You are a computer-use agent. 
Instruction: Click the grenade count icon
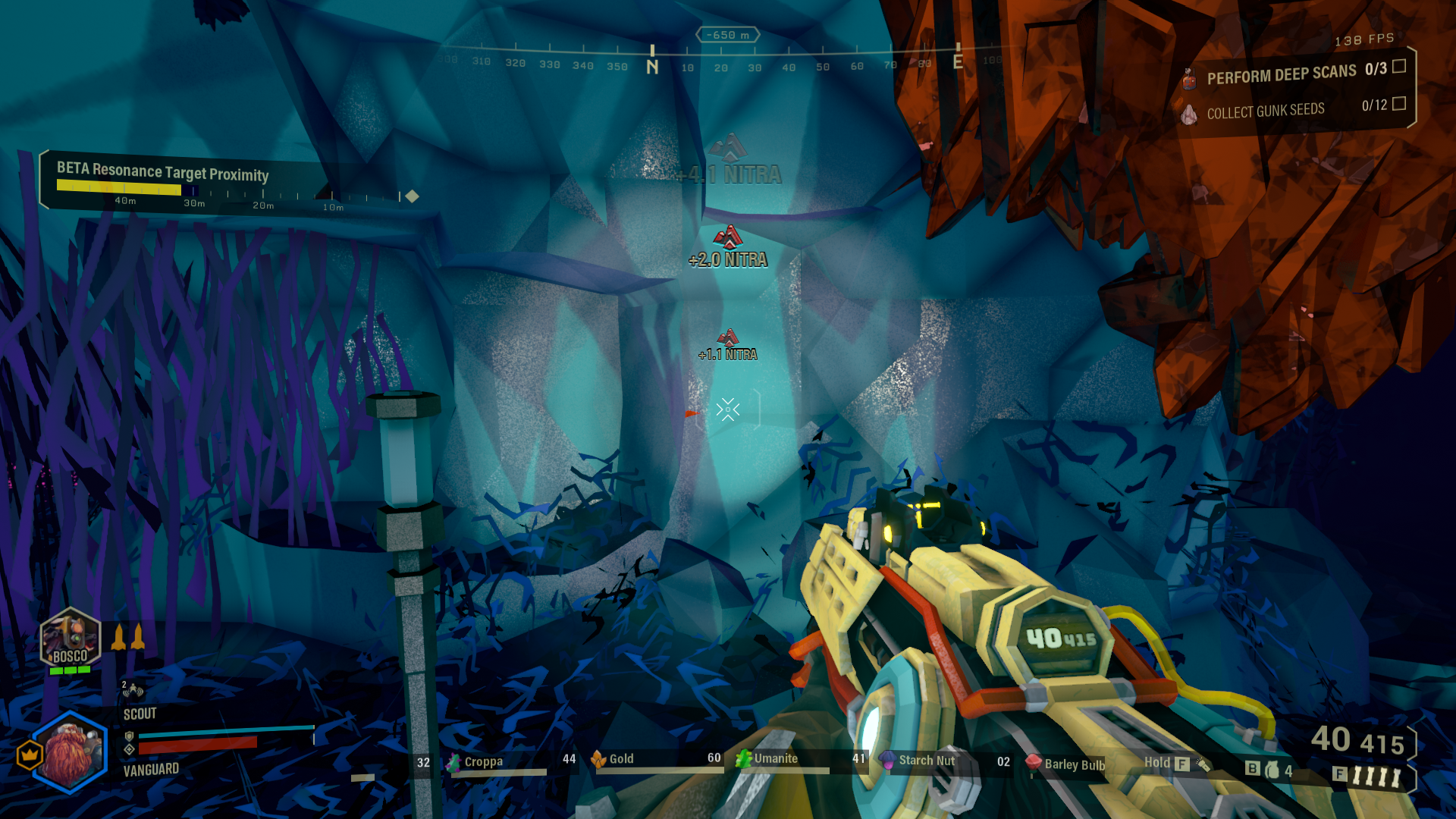pyautogui.click(x=1272, y=770)
